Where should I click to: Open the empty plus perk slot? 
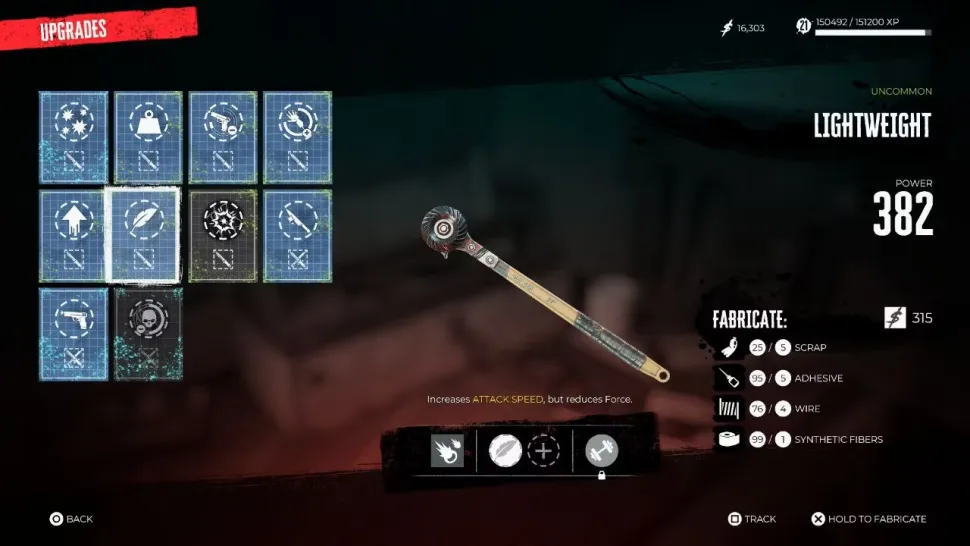pyautogui.click(x=543, y=451)
